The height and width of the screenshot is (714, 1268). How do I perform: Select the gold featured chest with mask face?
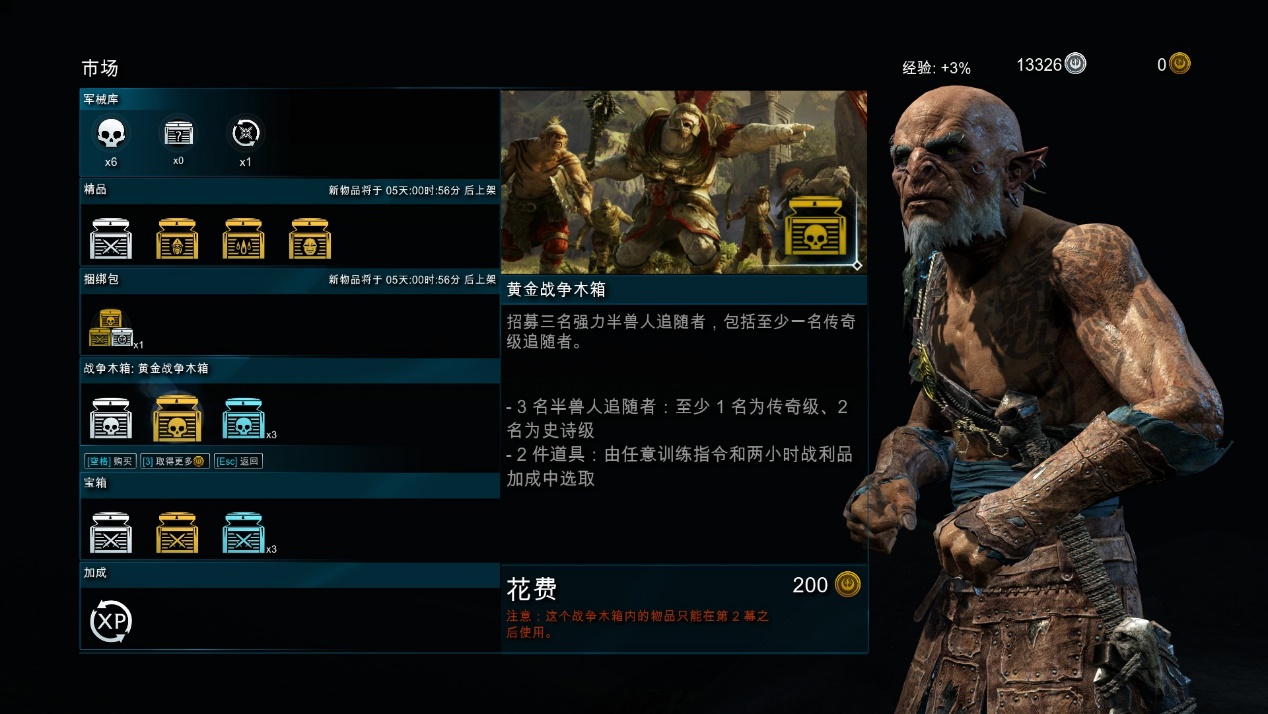point(310,239)
